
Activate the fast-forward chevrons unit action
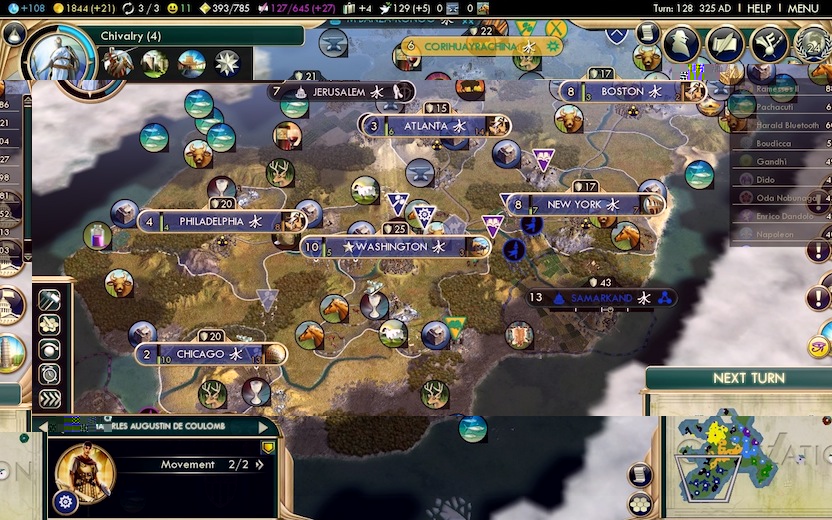coord(49,398)
